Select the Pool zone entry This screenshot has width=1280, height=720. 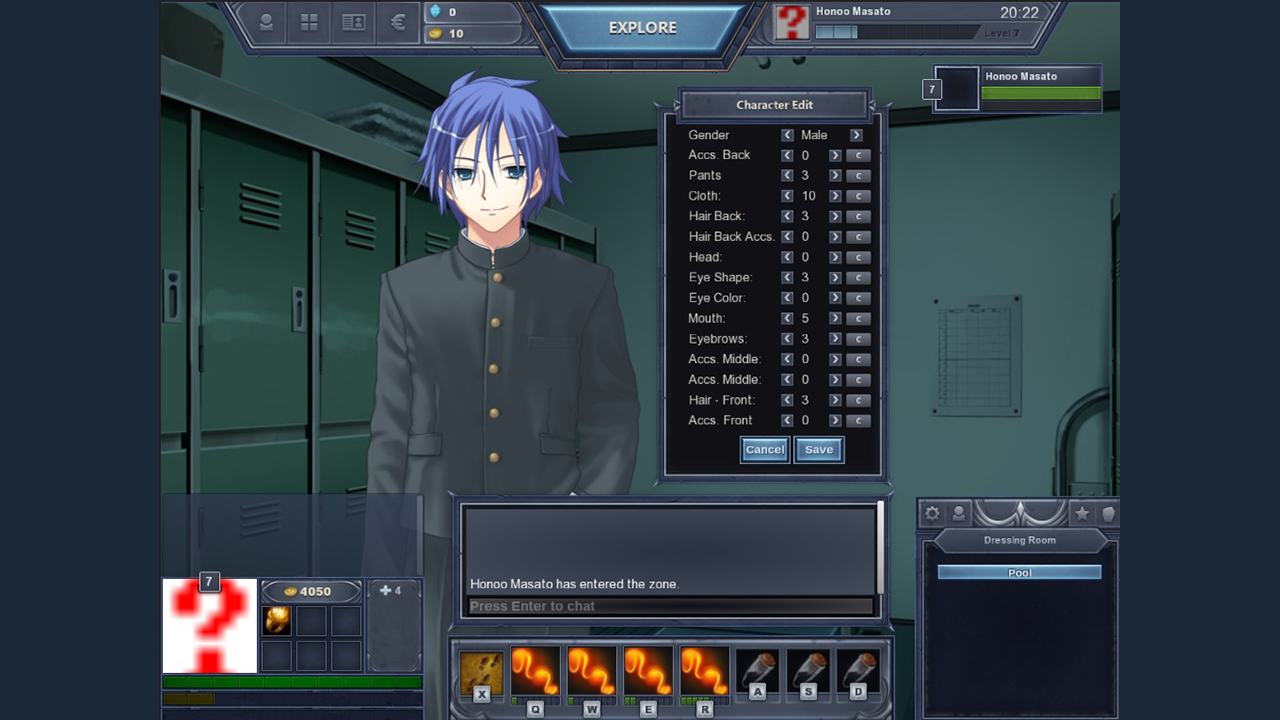tap(1019, 573)
